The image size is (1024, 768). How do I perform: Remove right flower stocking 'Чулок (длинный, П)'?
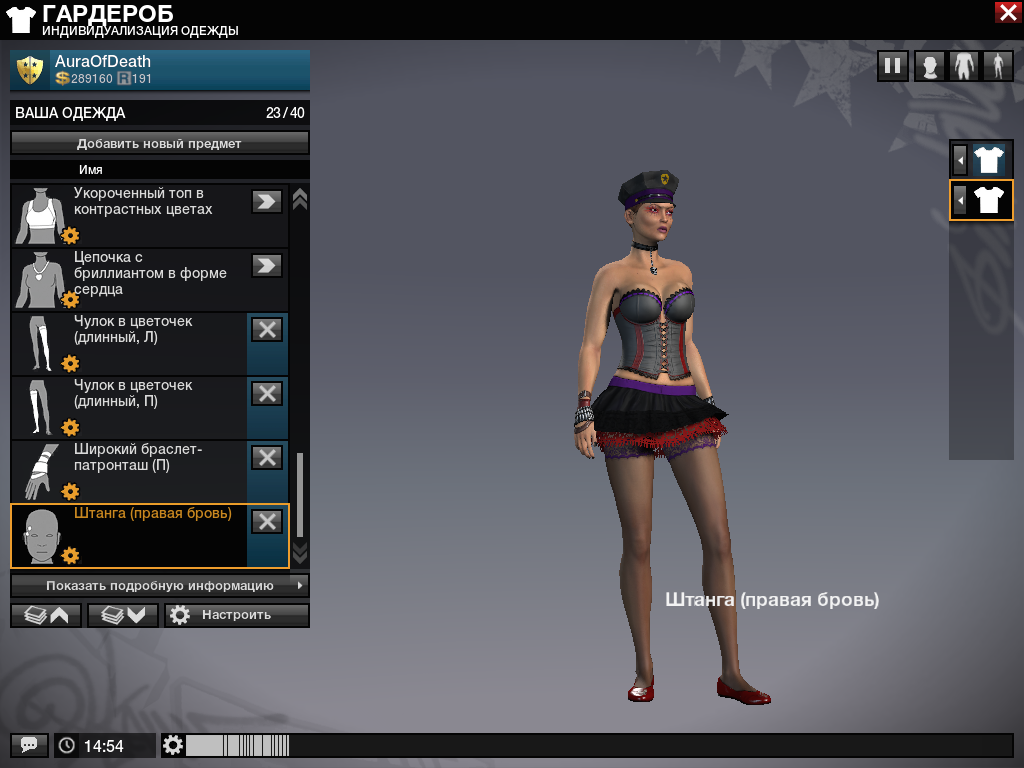pyautogui.click(x=267, y=393)
